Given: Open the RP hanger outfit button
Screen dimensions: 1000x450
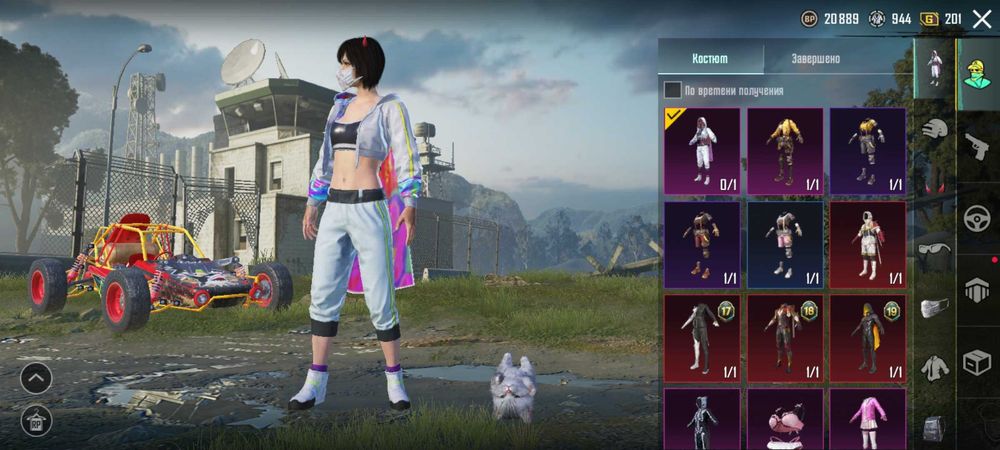Looking at the screenshot, I should [36, 419].
